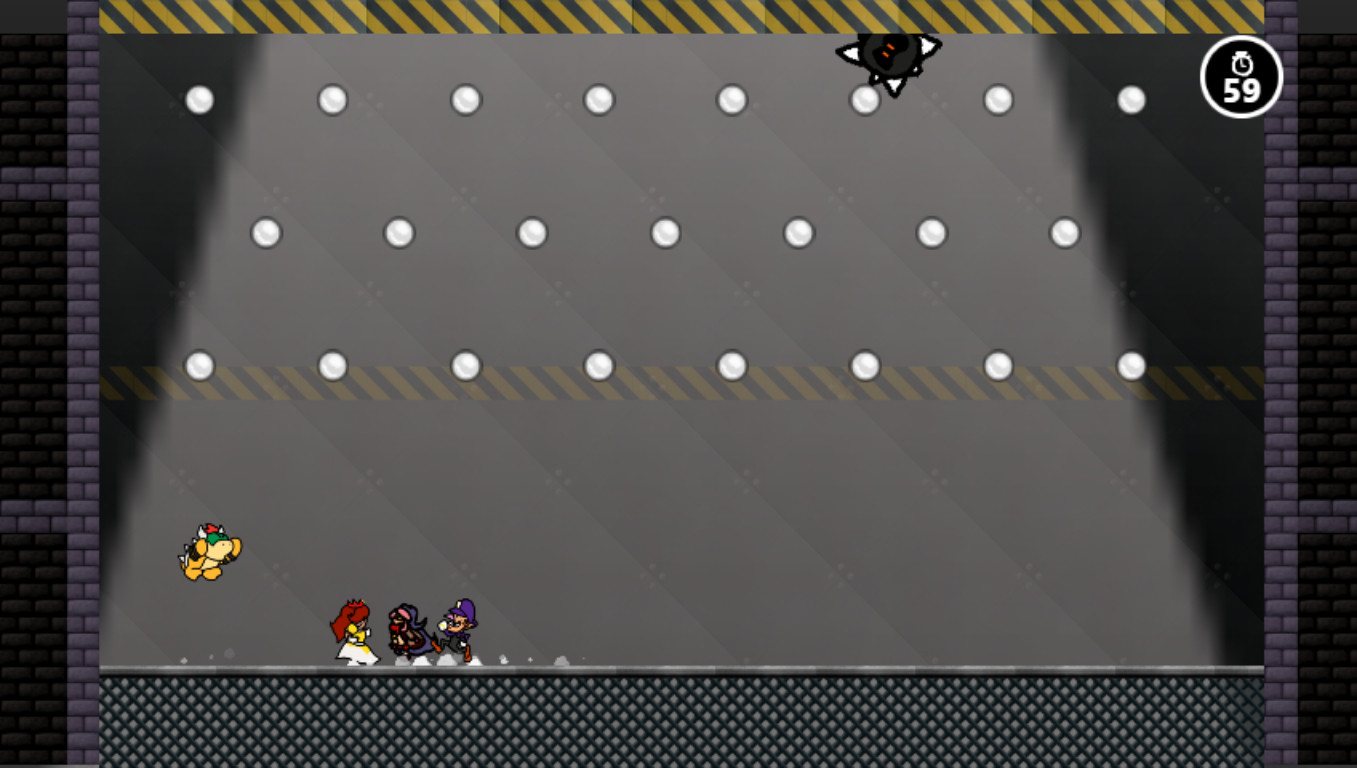Click the metal ledge the characters stand on
The width and height of the screenshot is (1357, 768).
point(700,668)
